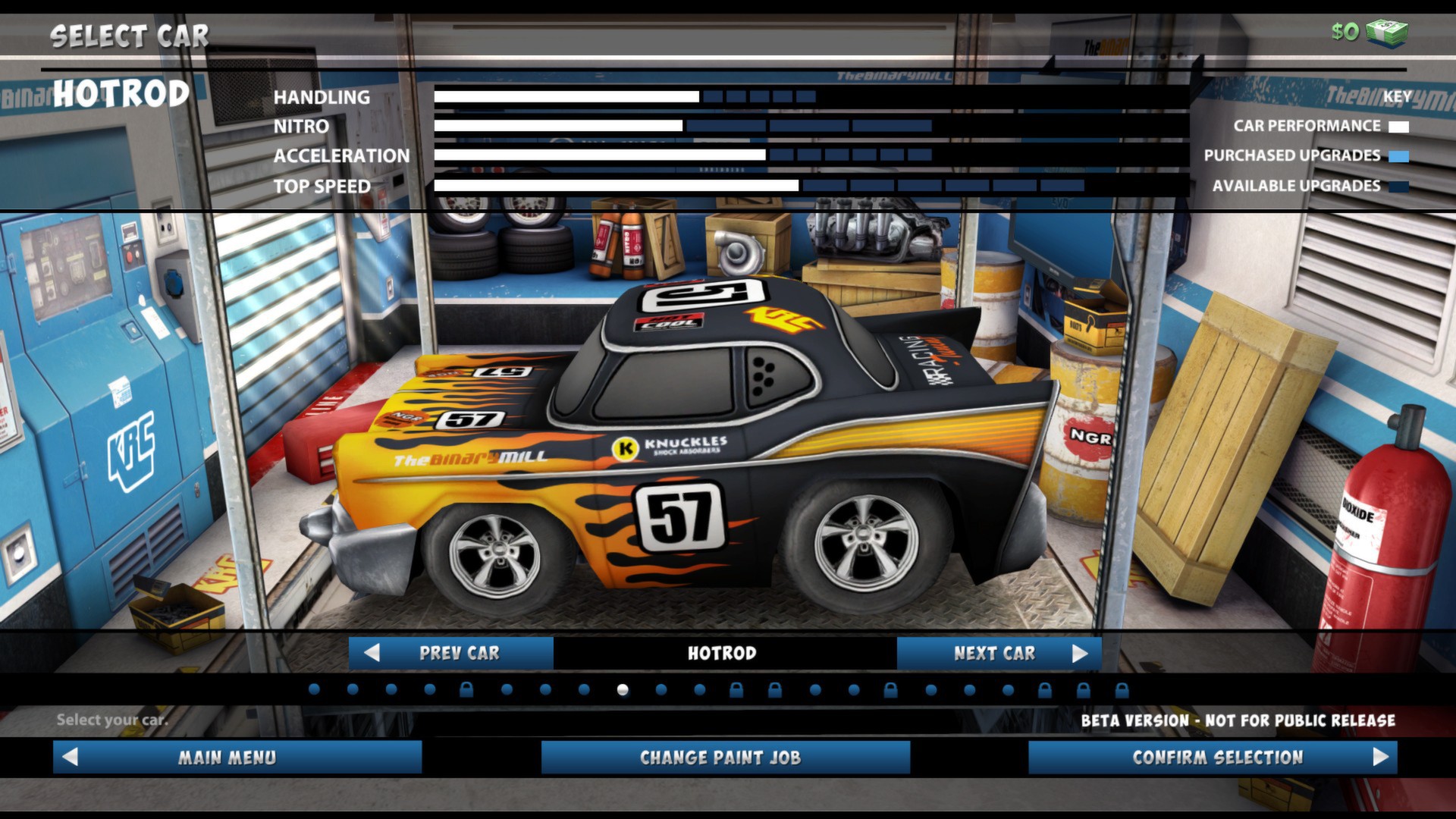1456x819 pixels.
Task: Go back a car via Prev Car
Action: [x=453, y=652]
